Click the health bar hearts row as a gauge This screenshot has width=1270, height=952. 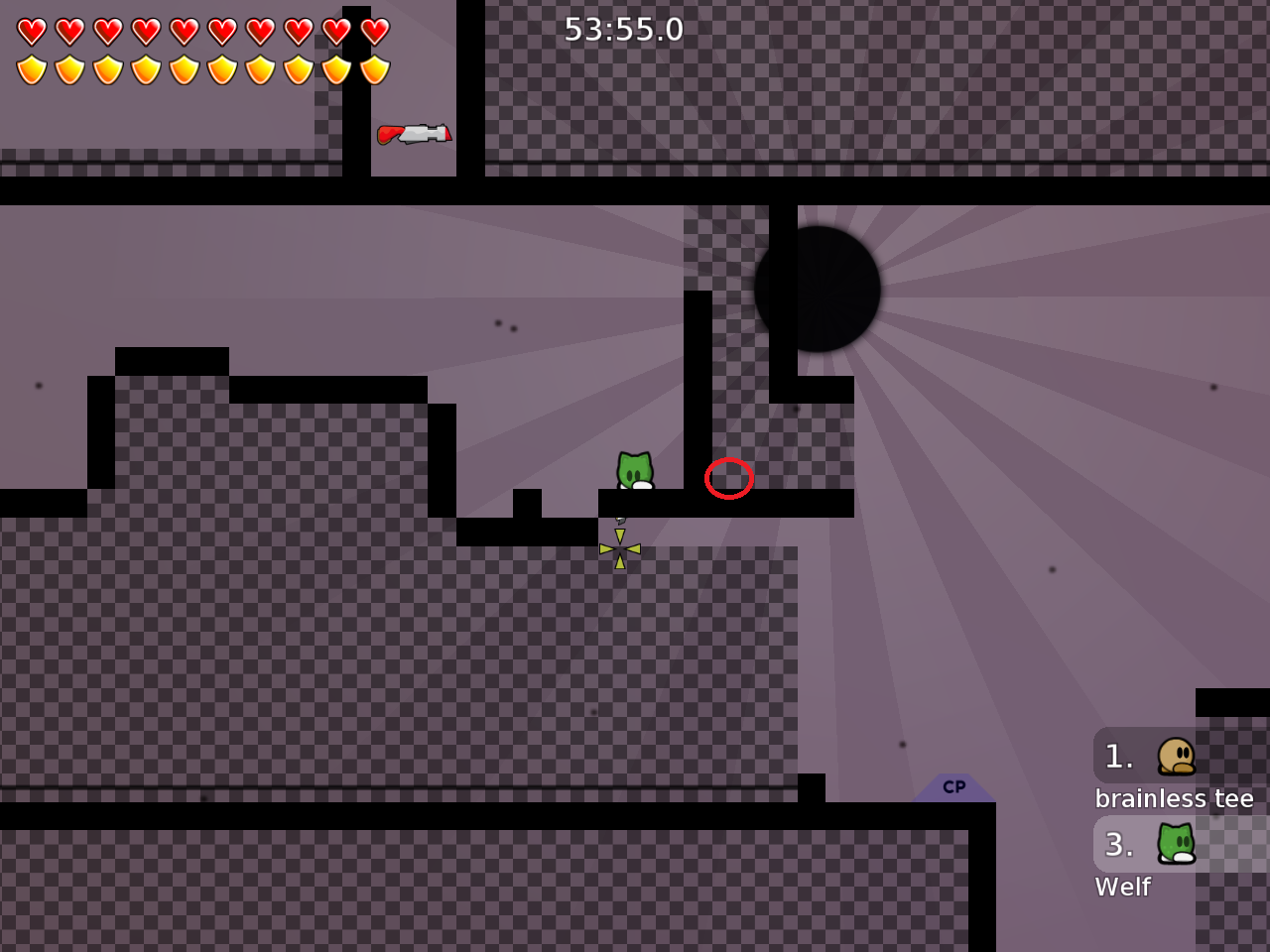click(198, 31)
